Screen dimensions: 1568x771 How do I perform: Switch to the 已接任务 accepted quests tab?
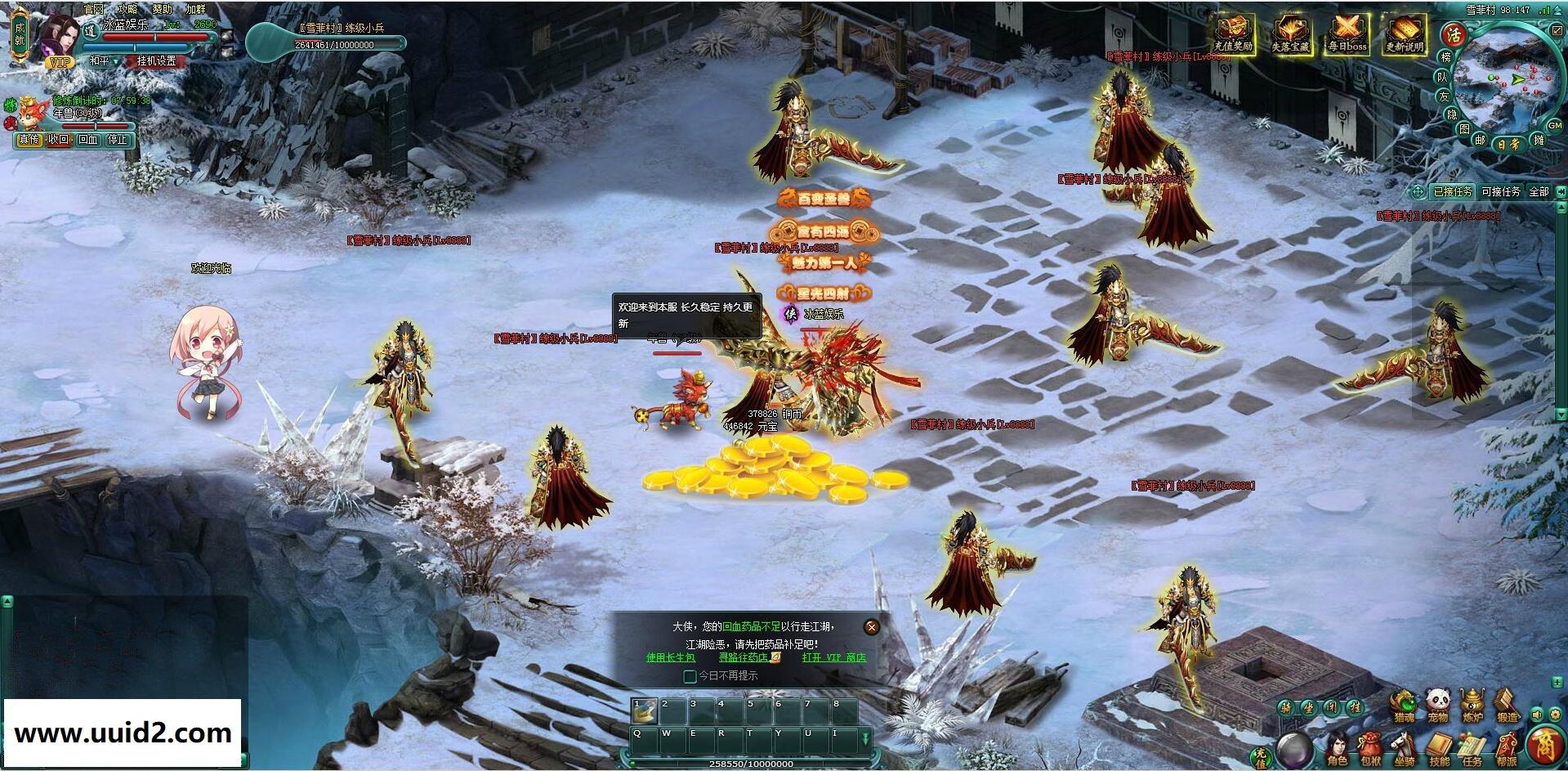(x=1453, y=191)
